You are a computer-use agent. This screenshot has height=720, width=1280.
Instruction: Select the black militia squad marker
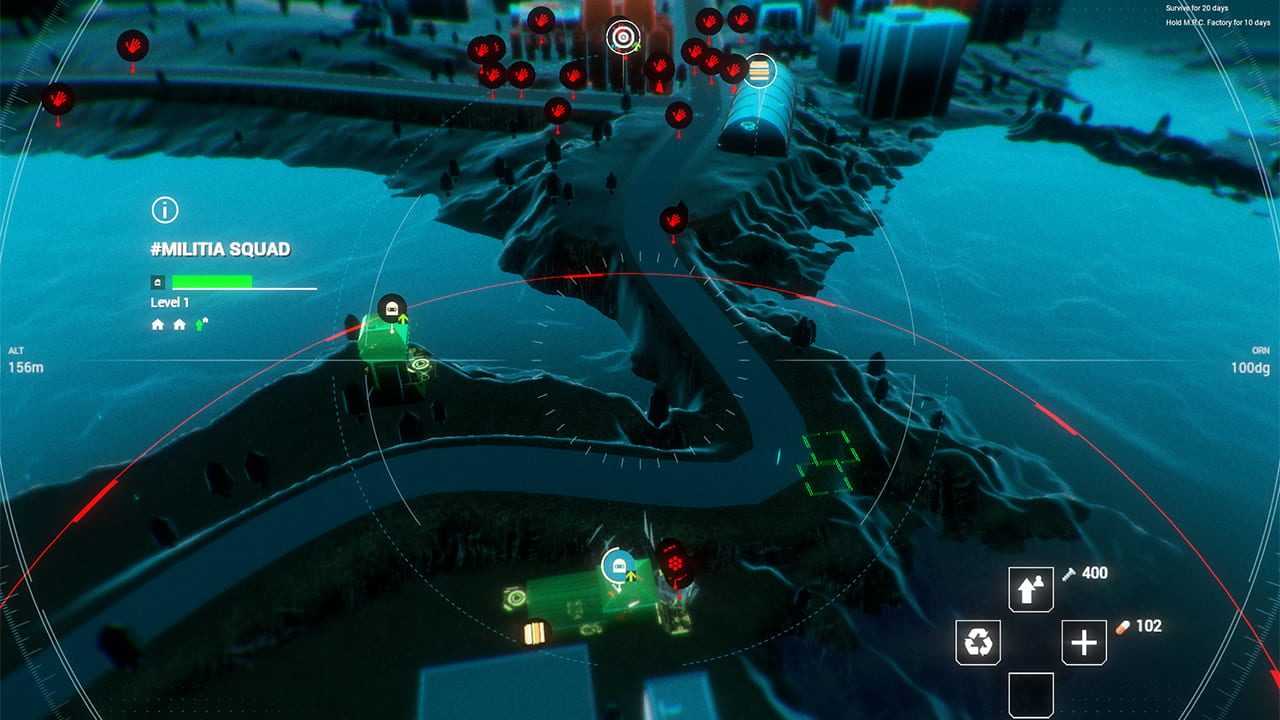pyautogui.click(x=392, y=308)
